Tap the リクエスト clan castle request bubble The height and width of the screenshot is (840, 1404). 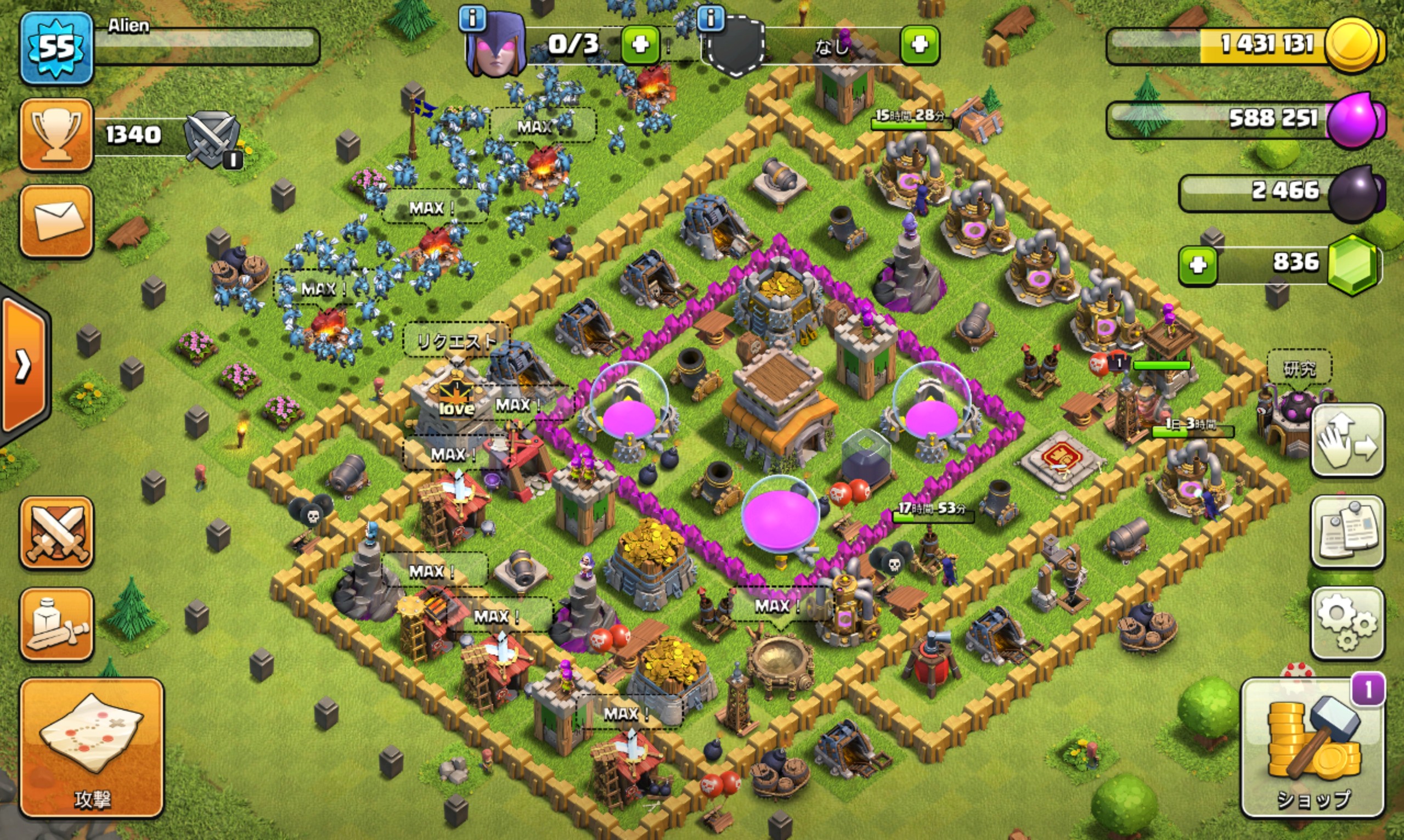coord(456,340)
